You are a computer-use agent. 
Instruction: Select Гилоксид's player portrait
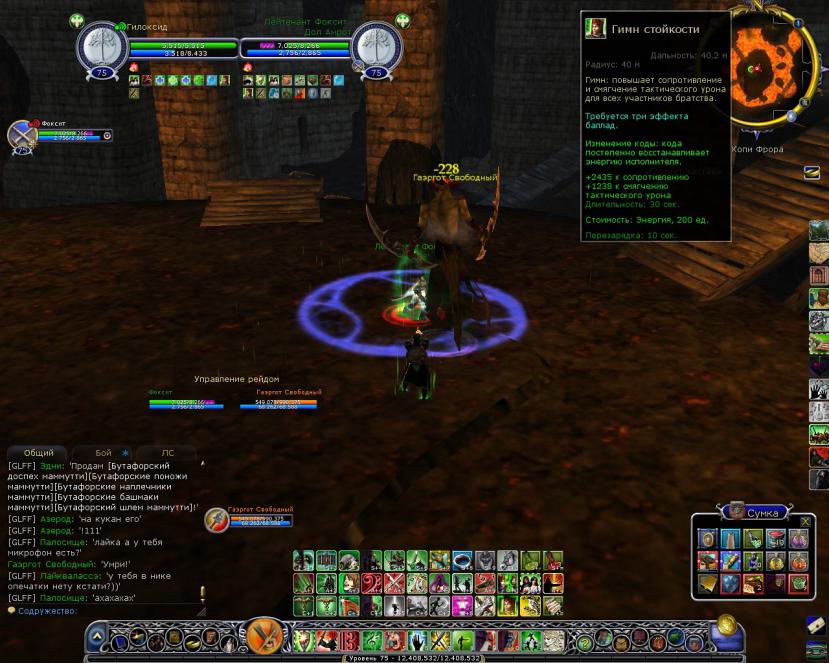pos(102,47)
